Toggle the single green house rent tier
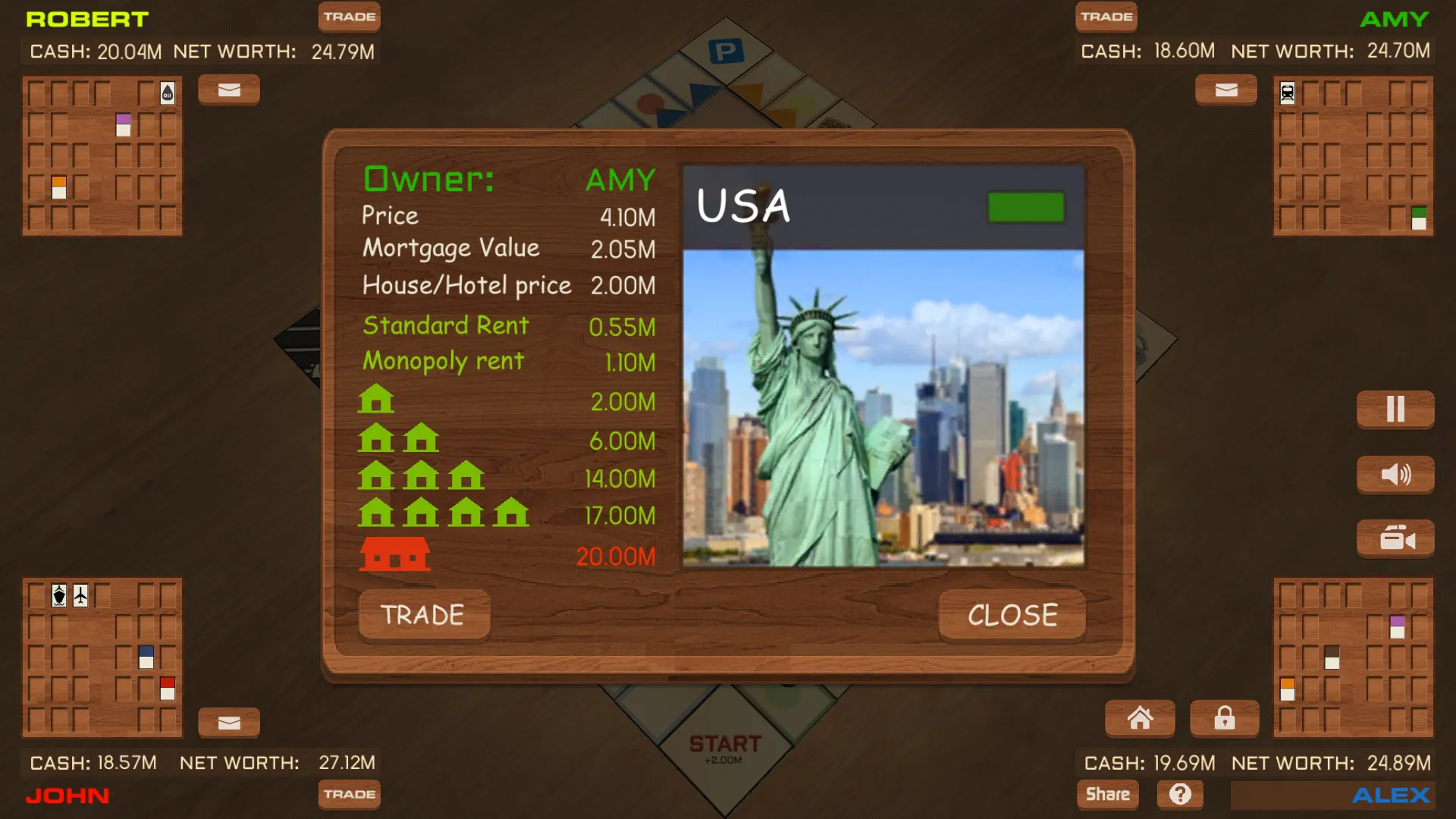The width and height of the screenshot is (1456, 819). 375,400
